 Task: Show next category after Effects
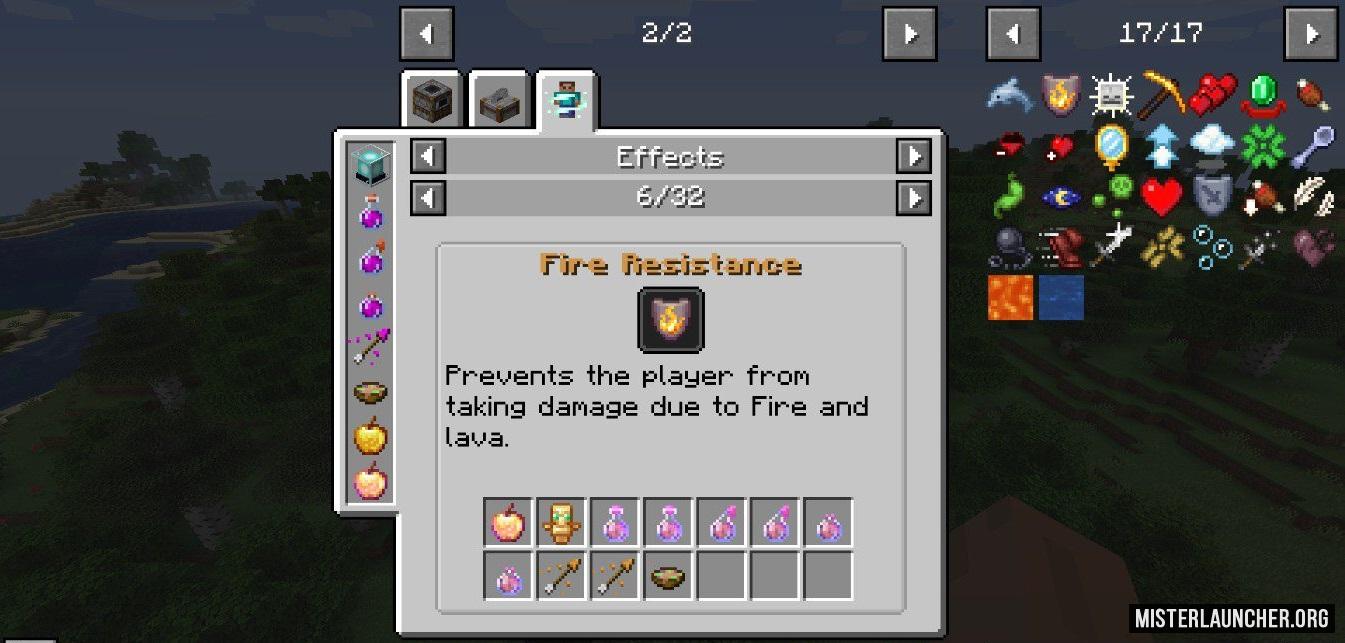click(913, 157)
